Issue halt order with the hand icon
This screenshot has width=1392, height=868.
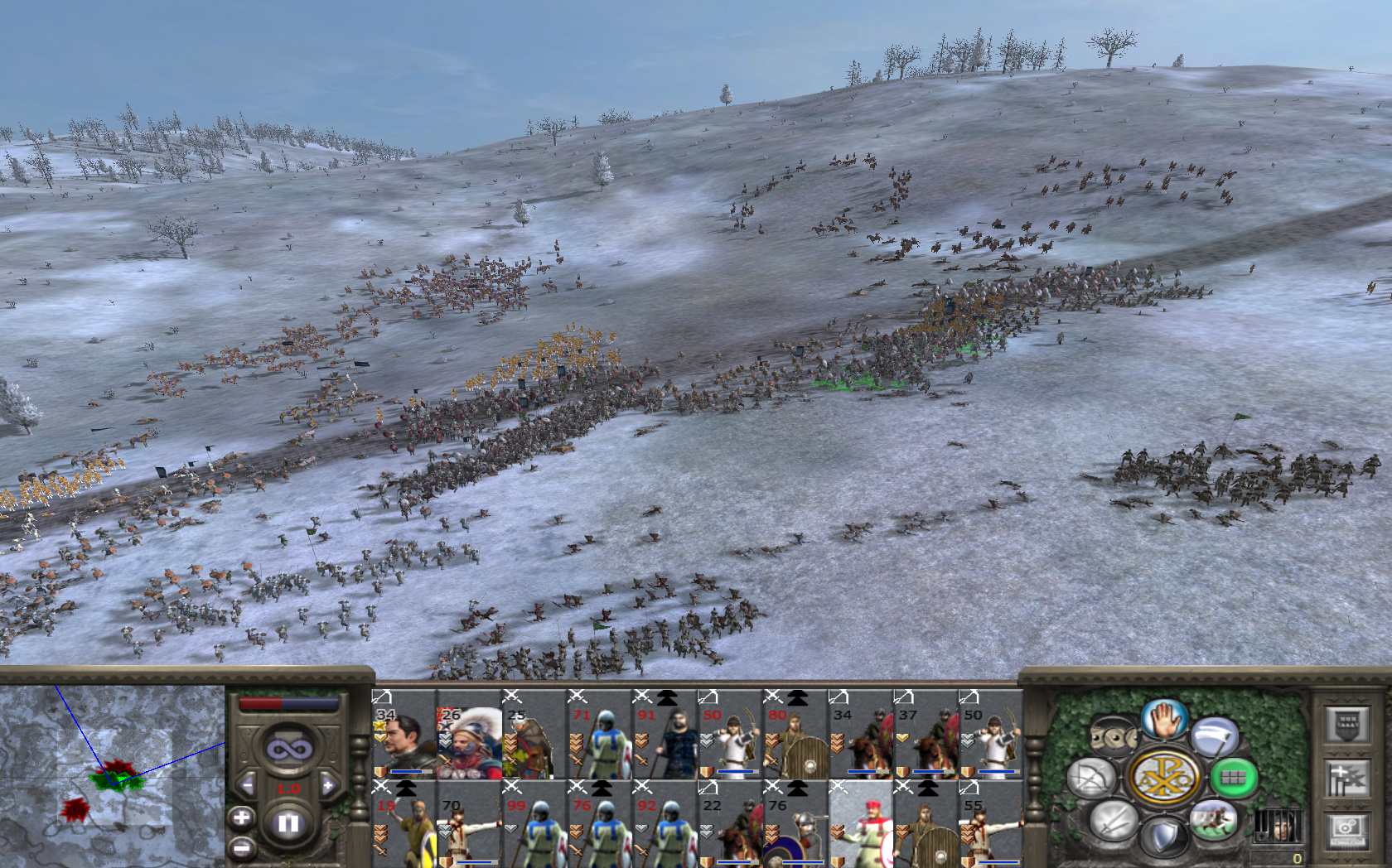tap(1165, 719)
